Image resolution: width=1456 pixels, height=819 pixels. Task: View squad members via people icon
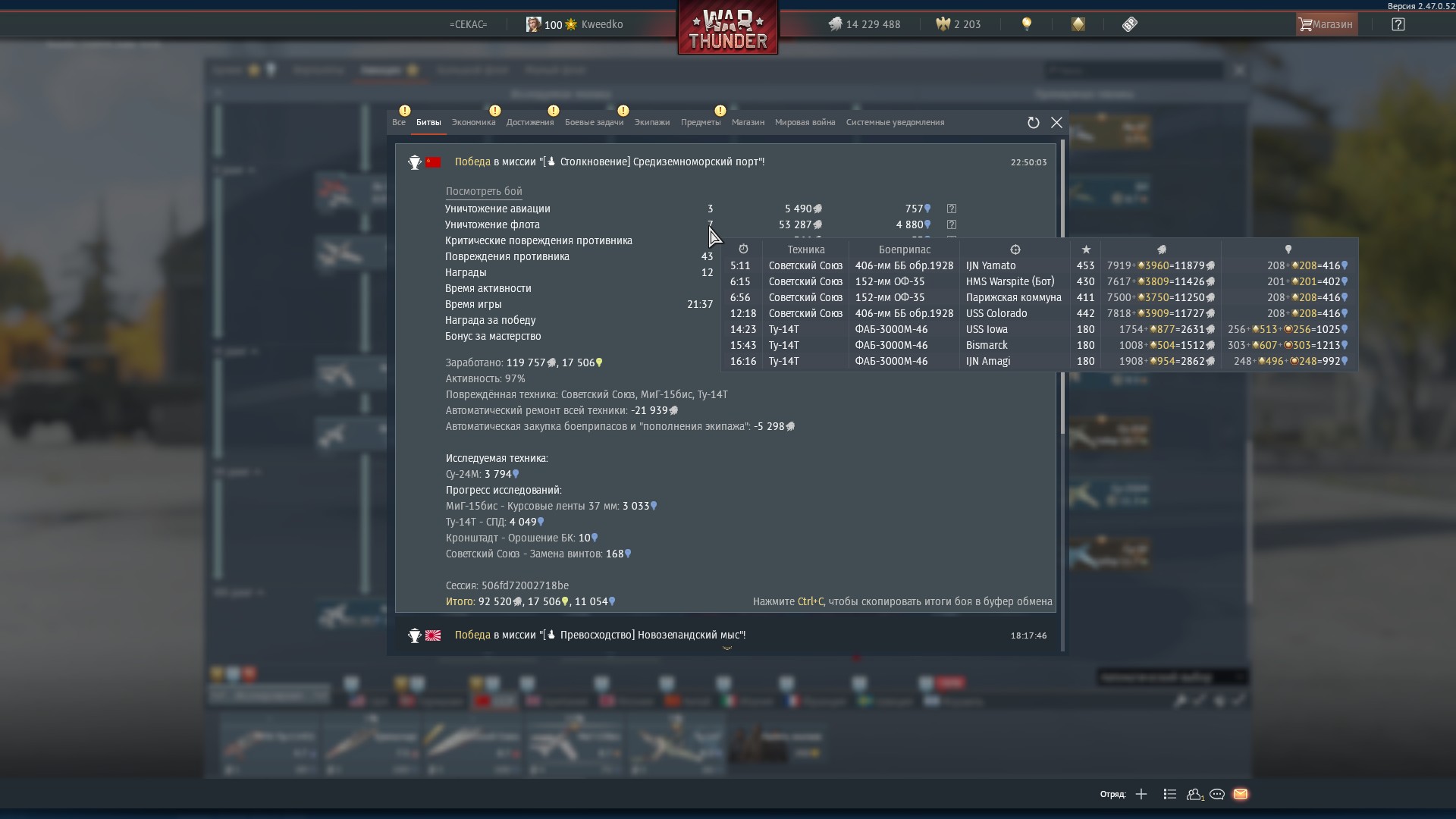(x=1194, y=794)
